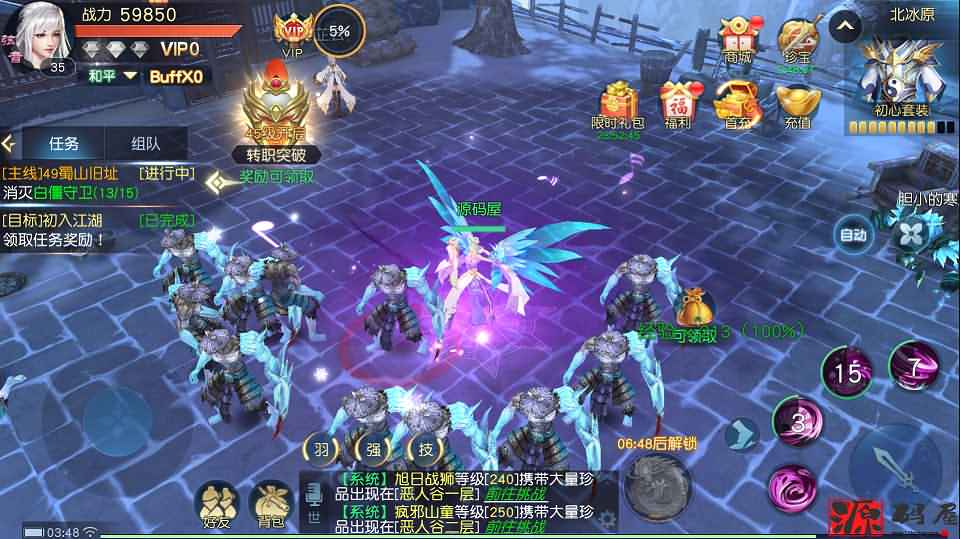Click the VIP badge icon
This screenshot has width=960, height=539.
293,33
